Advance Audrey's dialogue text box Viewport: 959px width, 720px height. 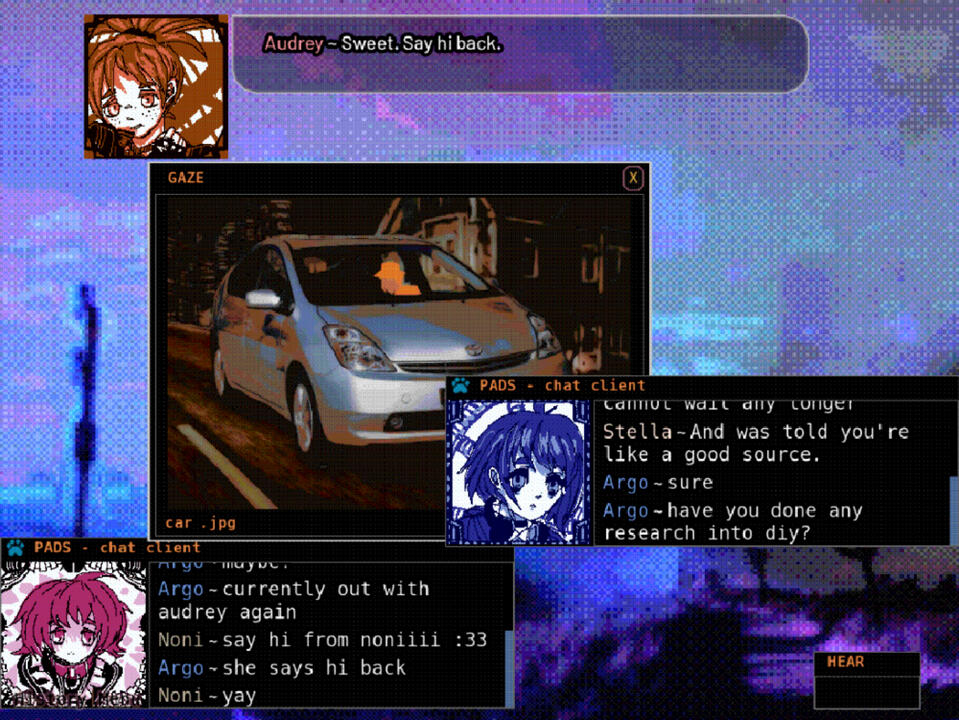pos(519,55)
